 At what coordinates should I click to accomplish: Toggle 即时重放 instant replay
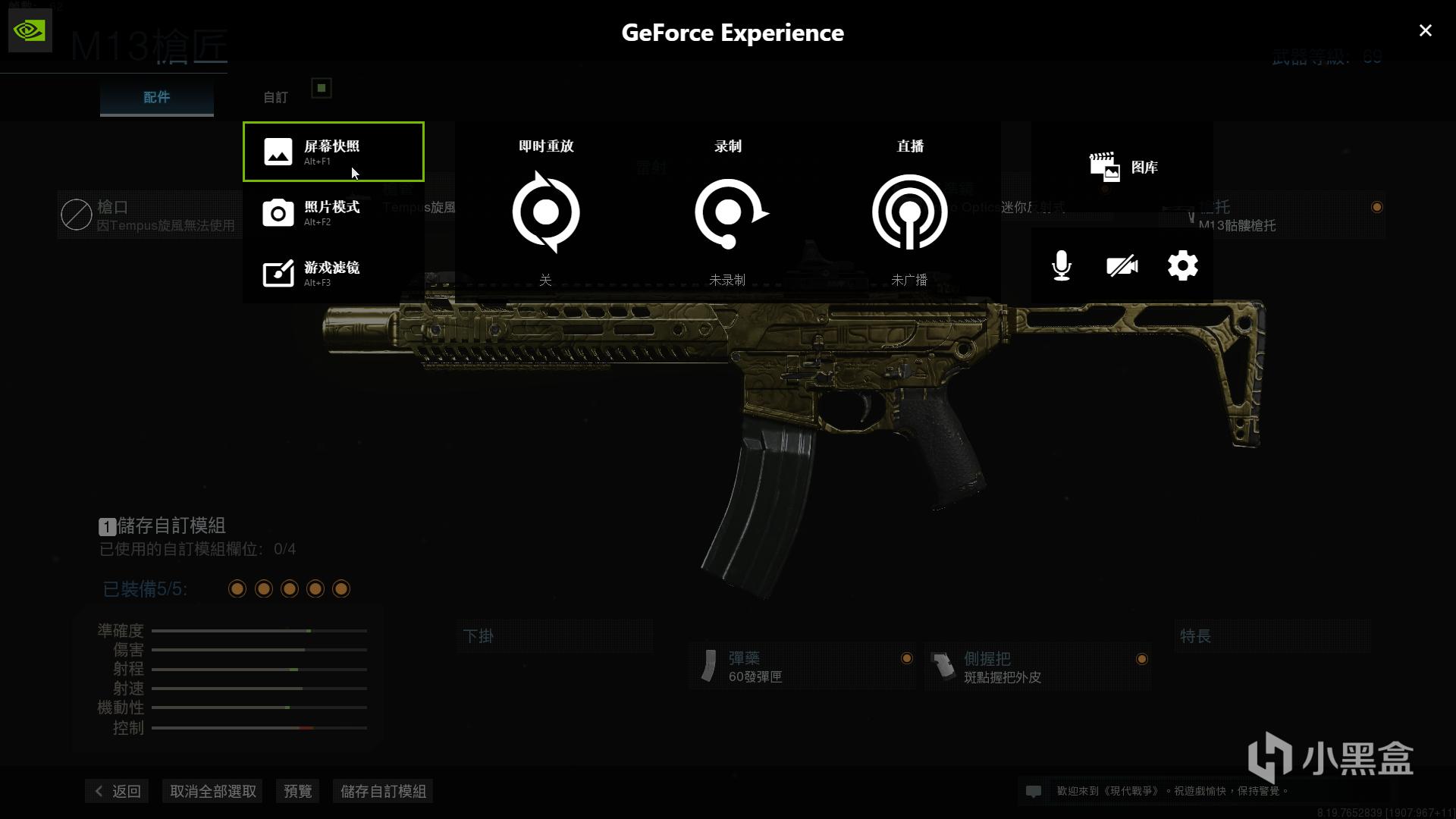coord(546,212)
